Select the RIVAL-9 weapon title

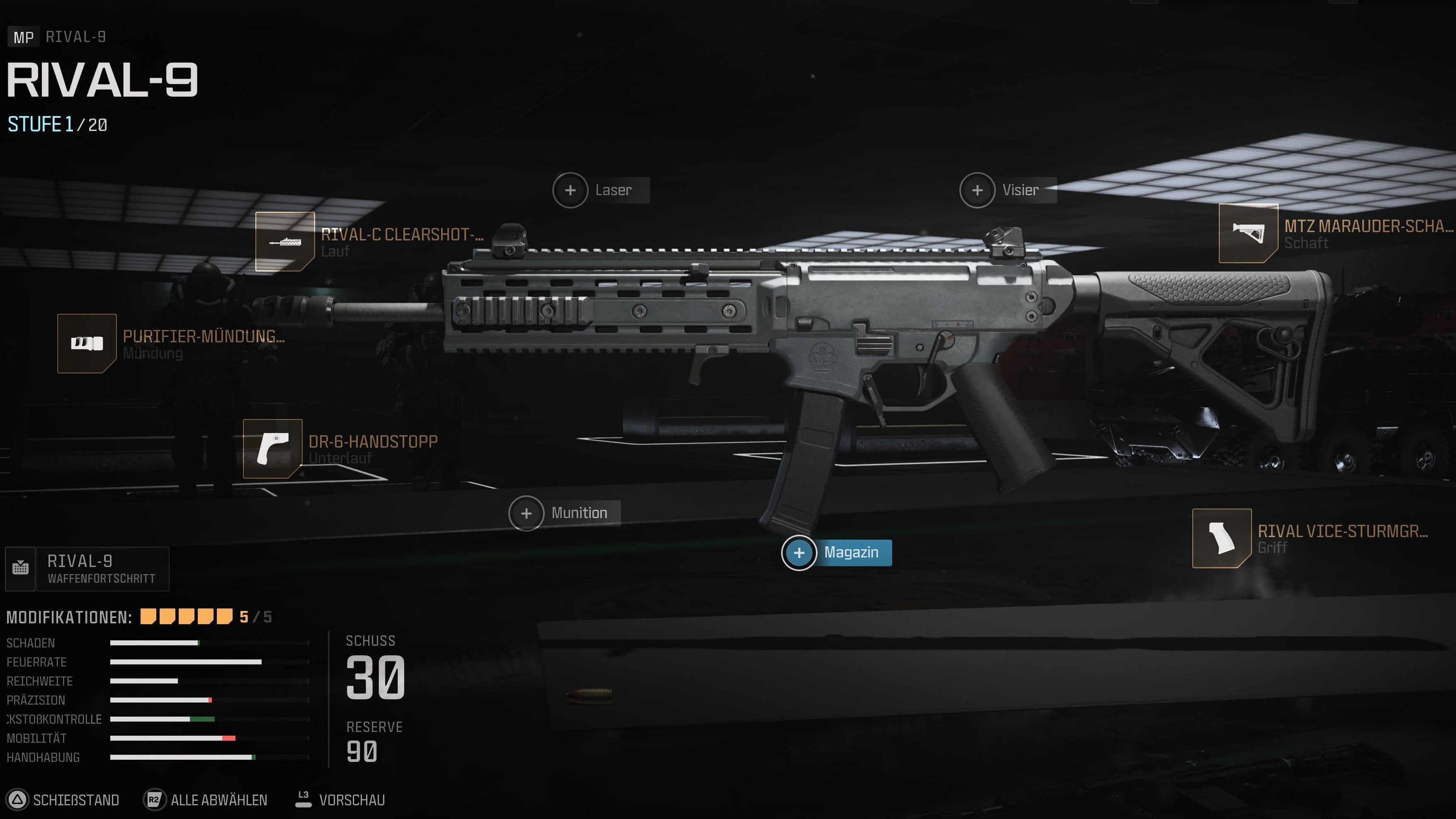[103, 81]
